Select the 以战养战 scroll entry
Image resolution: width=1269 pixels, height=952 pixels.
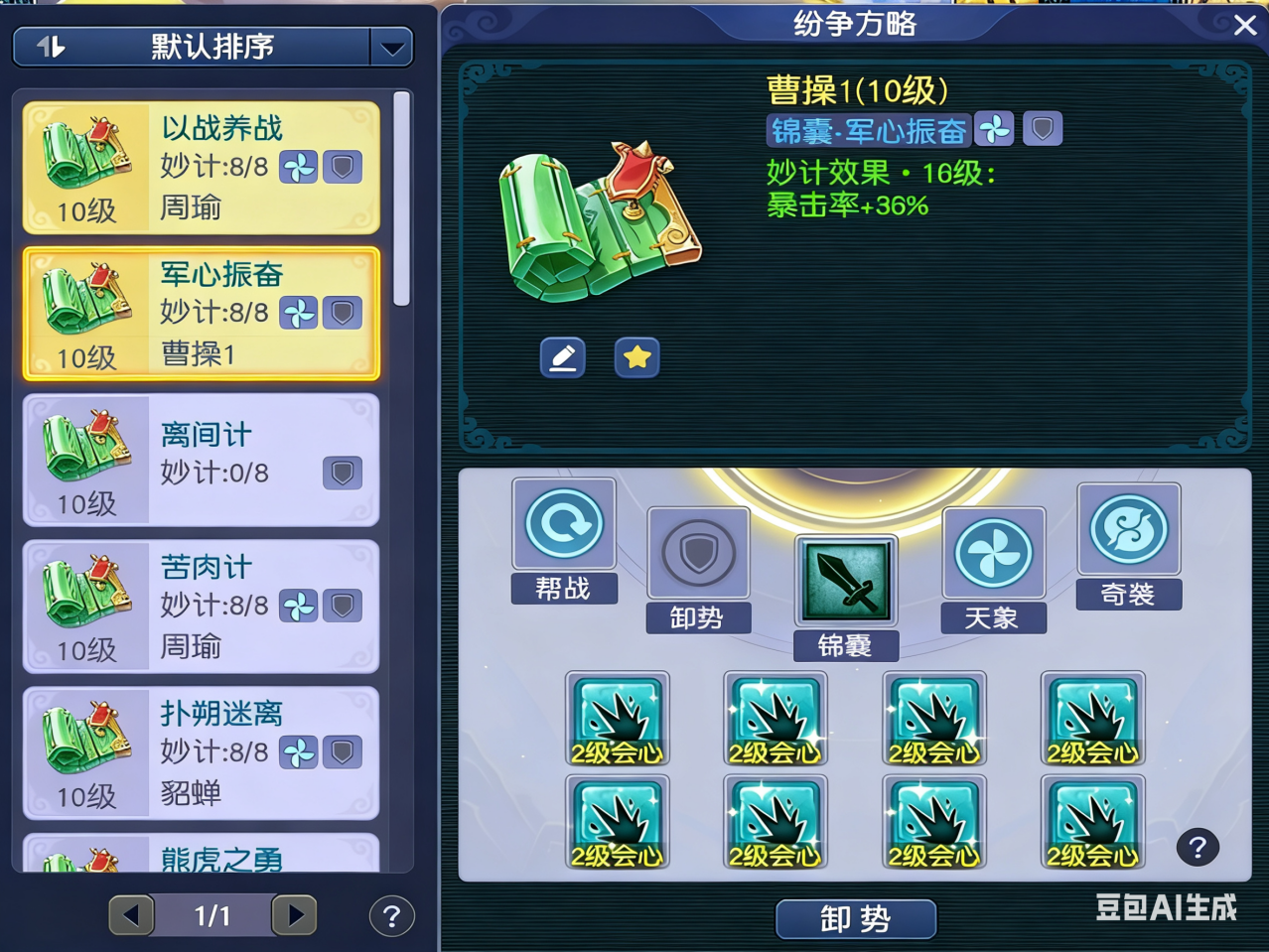pos(201,167)
